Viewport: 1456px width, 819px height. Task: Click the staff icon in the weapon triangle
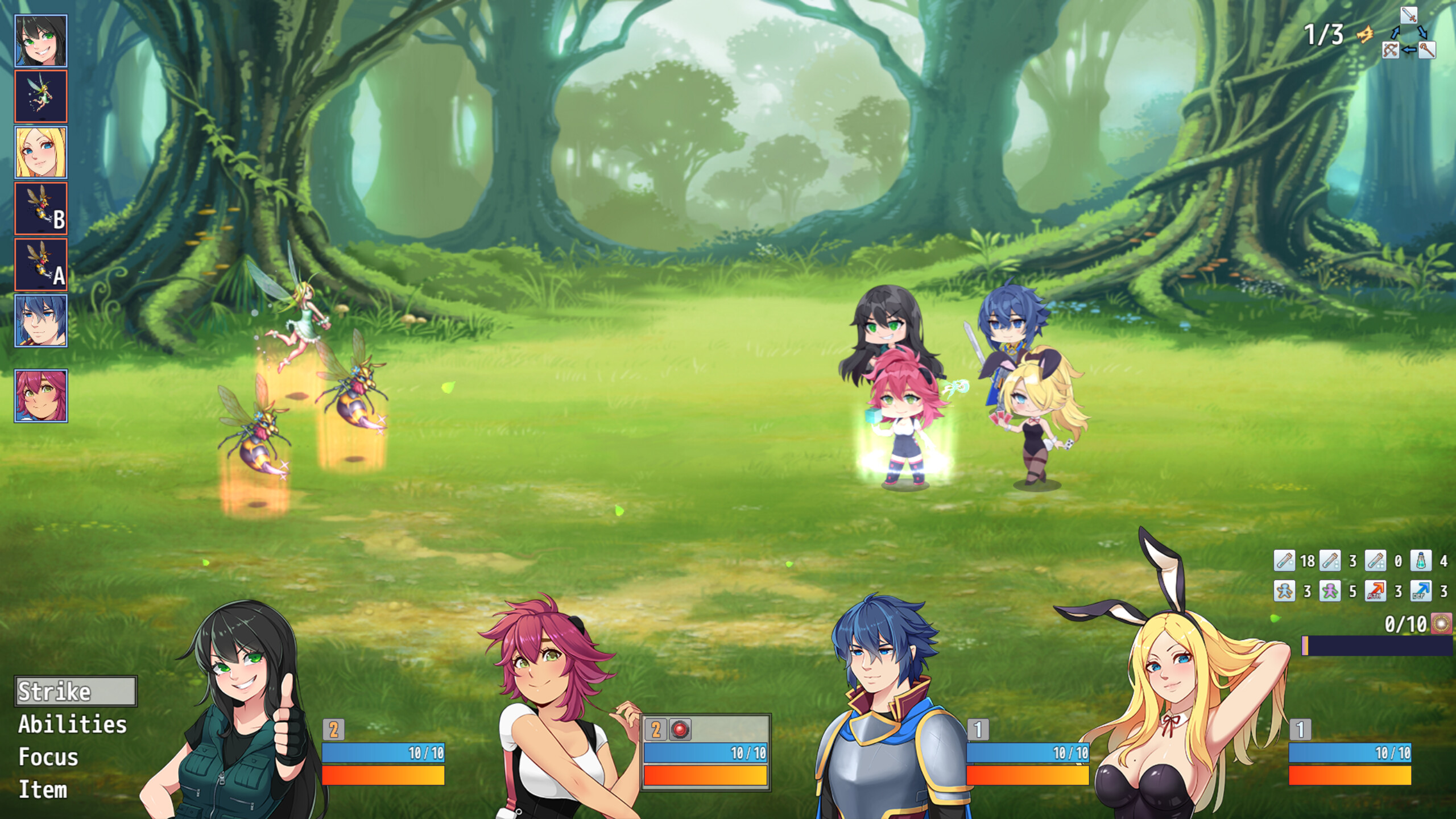click(x=1427, y=50)
